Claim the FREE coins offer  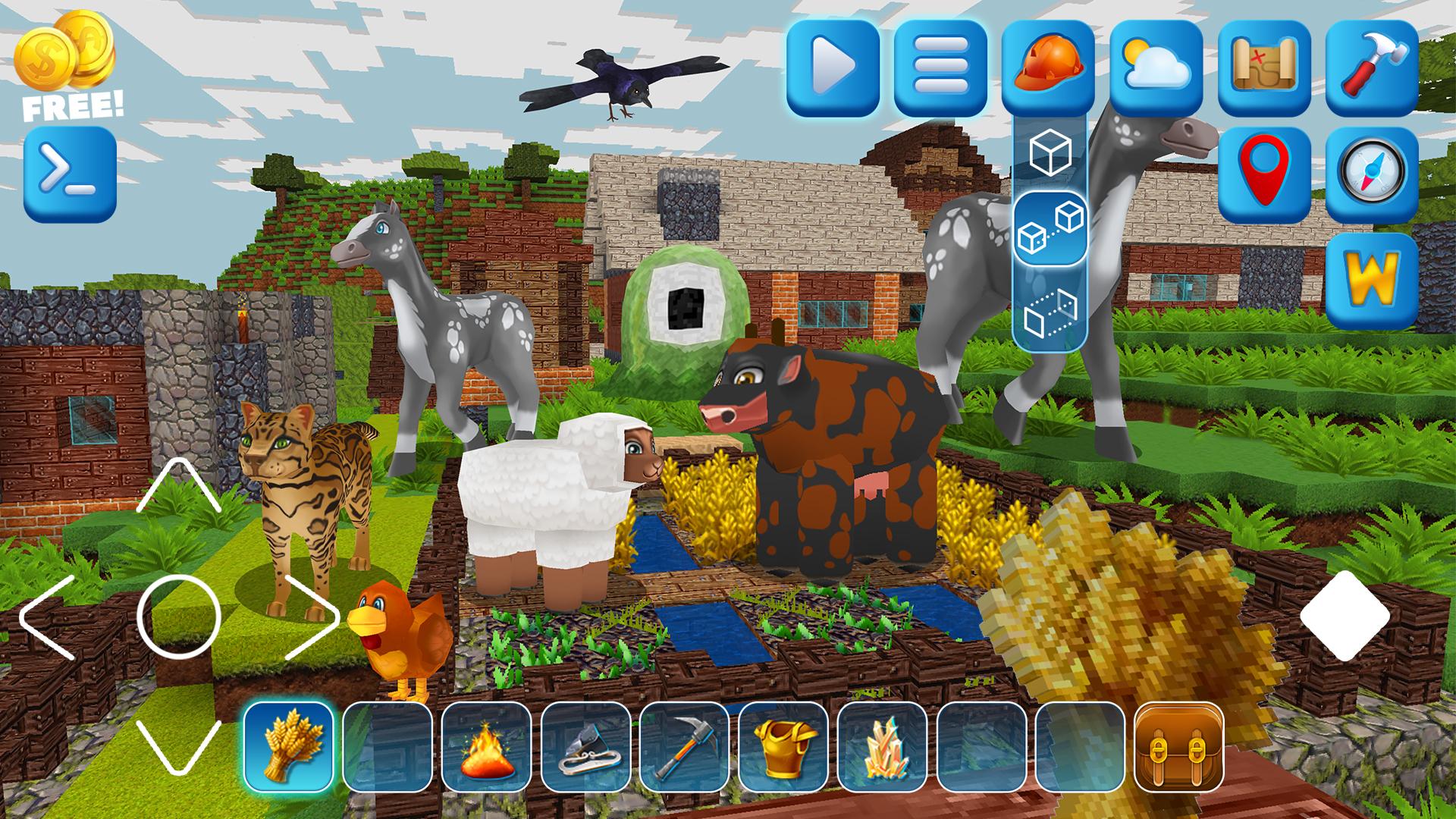68,68
